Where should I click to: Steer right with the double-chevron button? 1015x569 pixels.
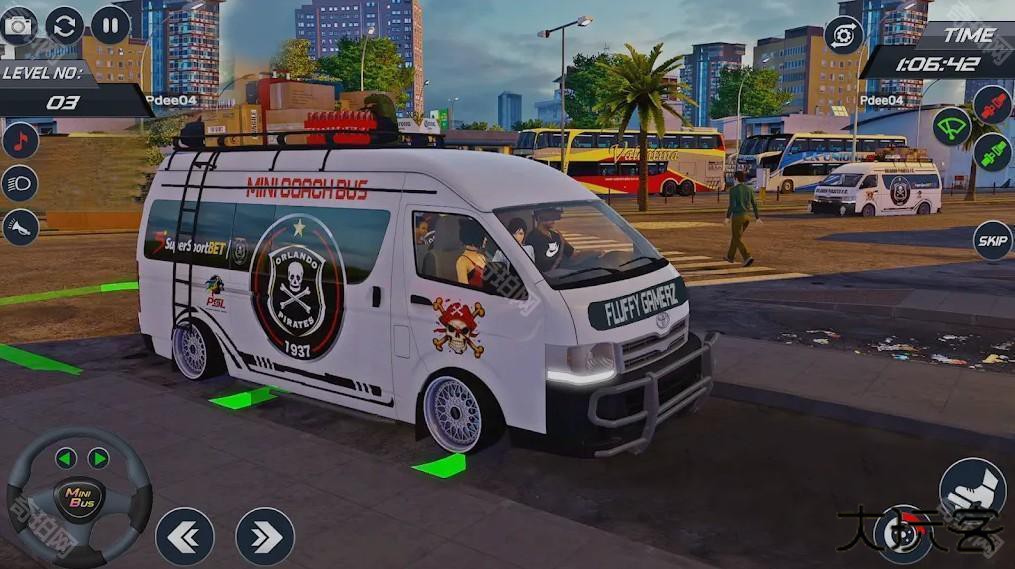click(265, 536)
